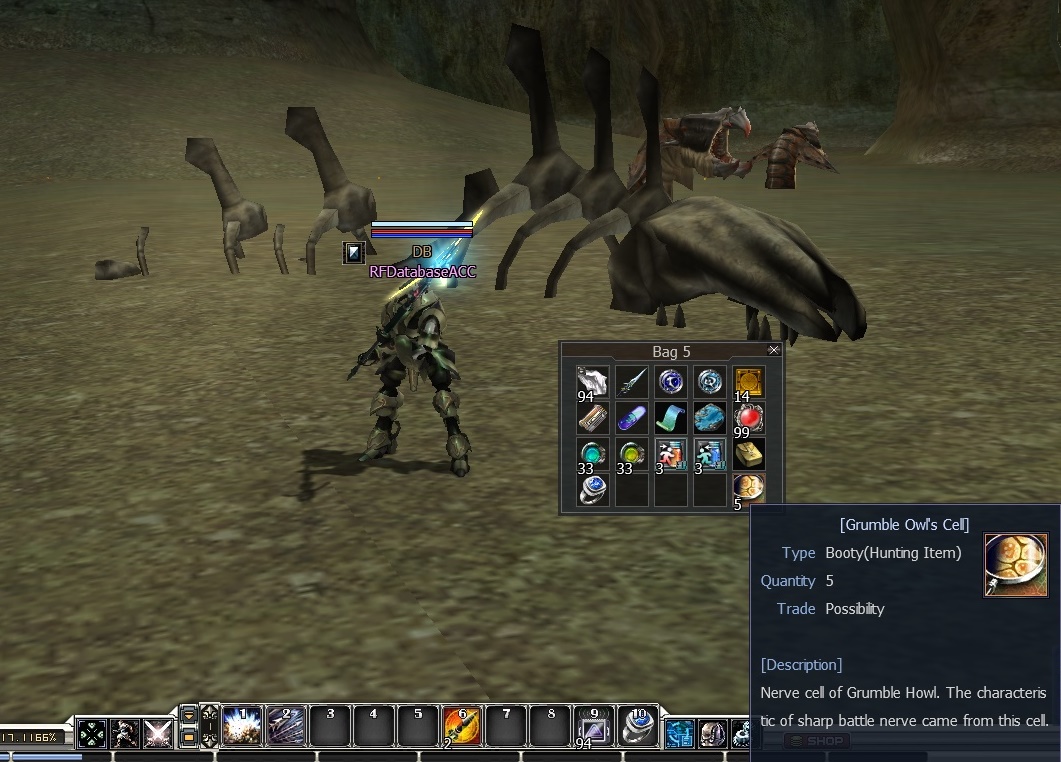Close the Bag 5 window

(773, 350)
